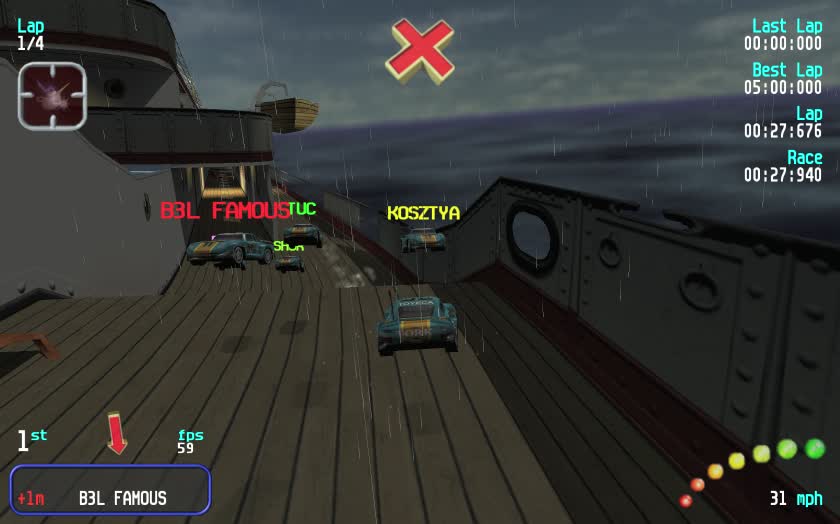840x524 pixels.
Task: Click the red X wrong-way indicator
Action: 420,50
